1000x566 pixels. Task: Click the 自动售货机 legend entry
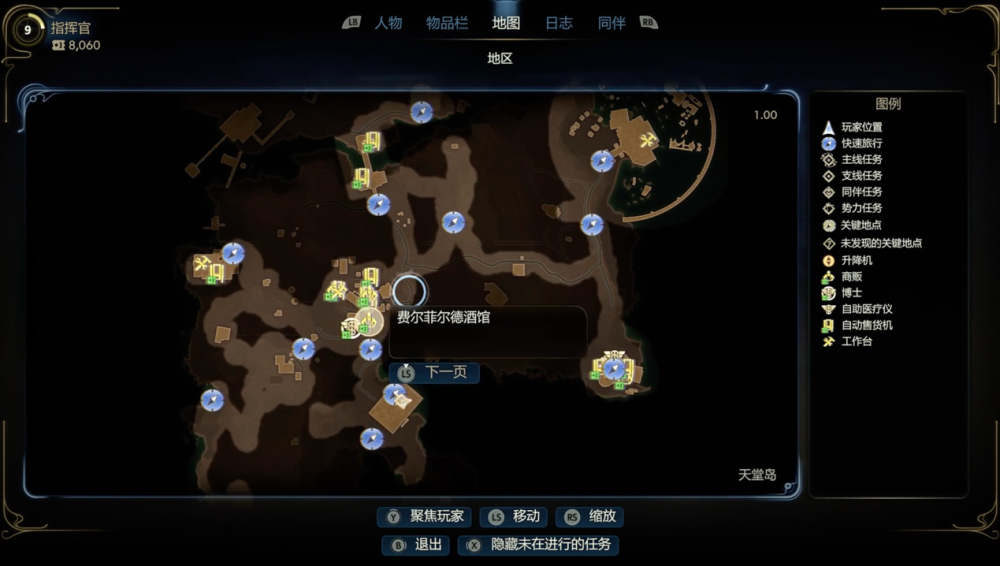[x=866, y=325]
